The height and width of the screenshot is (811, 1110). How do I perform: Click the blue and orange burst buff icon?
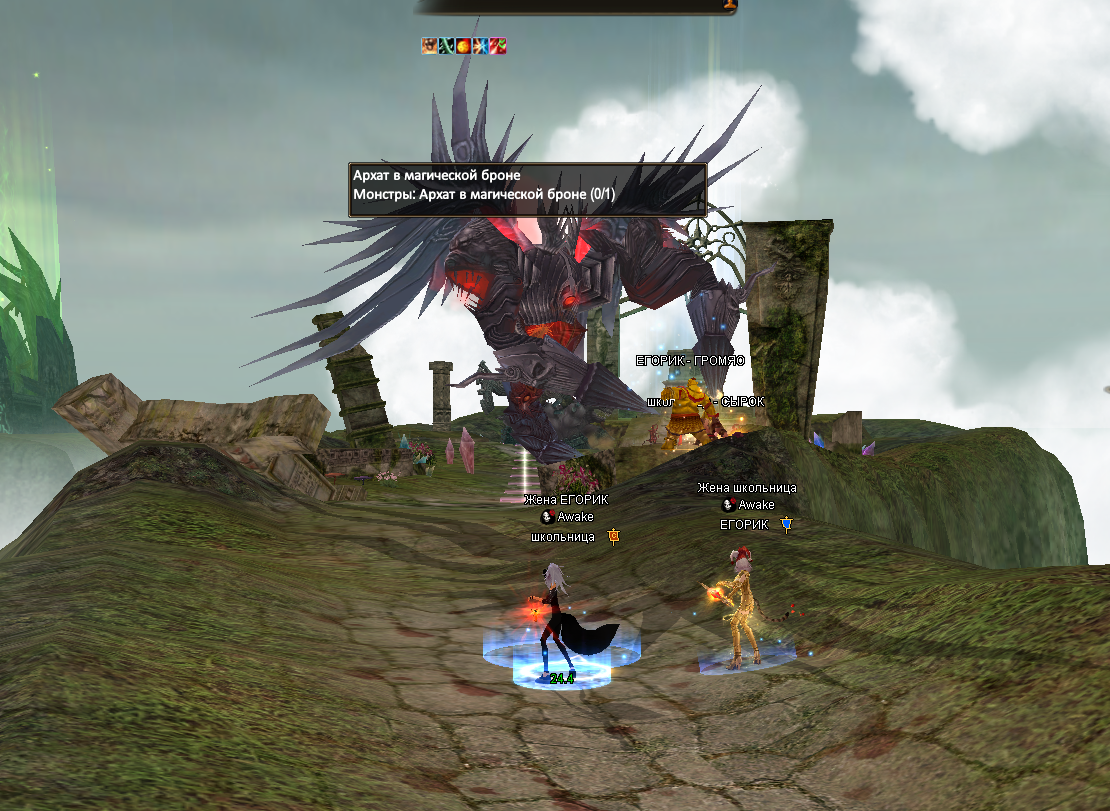480,45
